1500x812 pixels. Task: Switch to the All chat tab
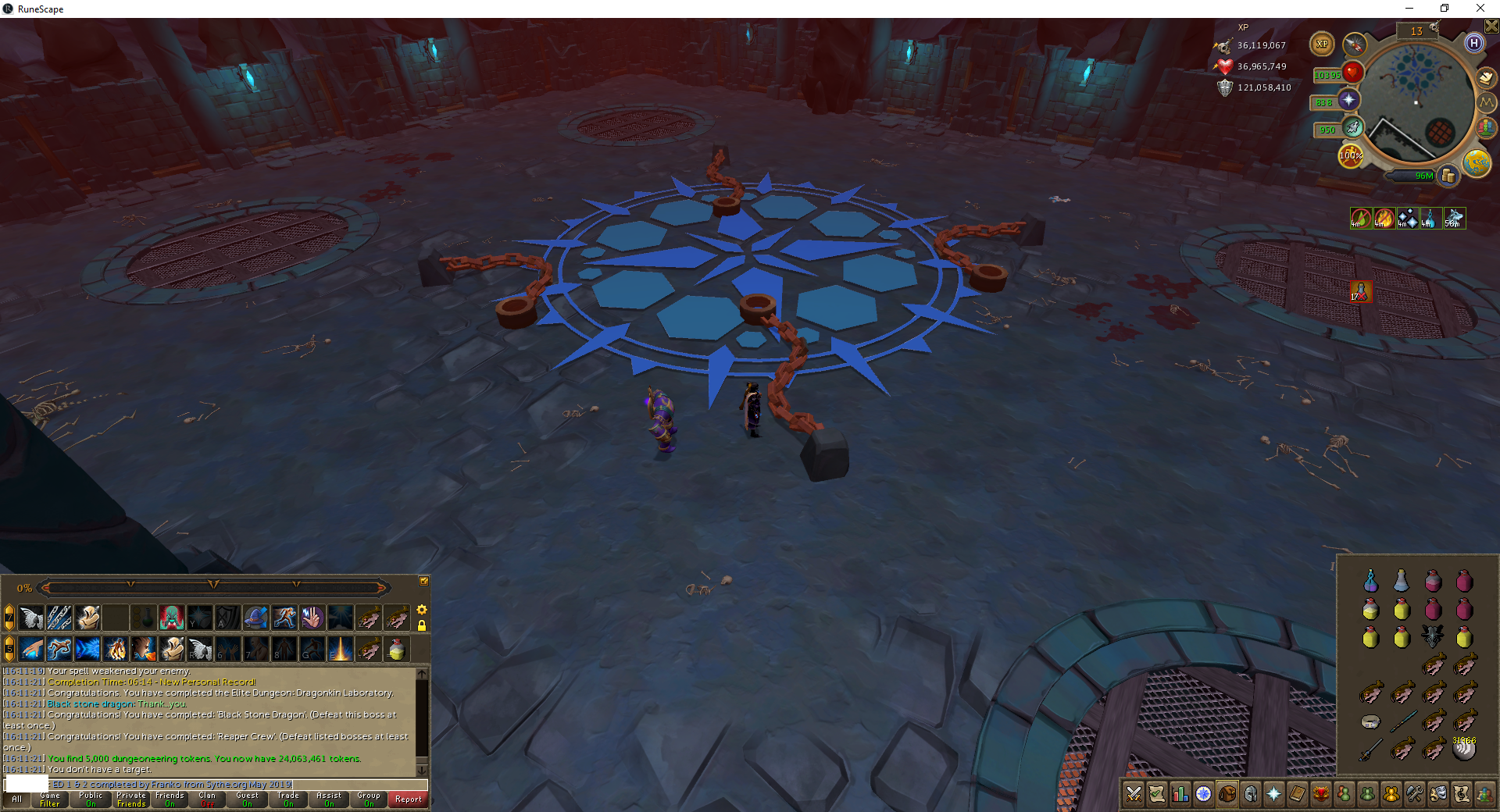coord(16,800)
